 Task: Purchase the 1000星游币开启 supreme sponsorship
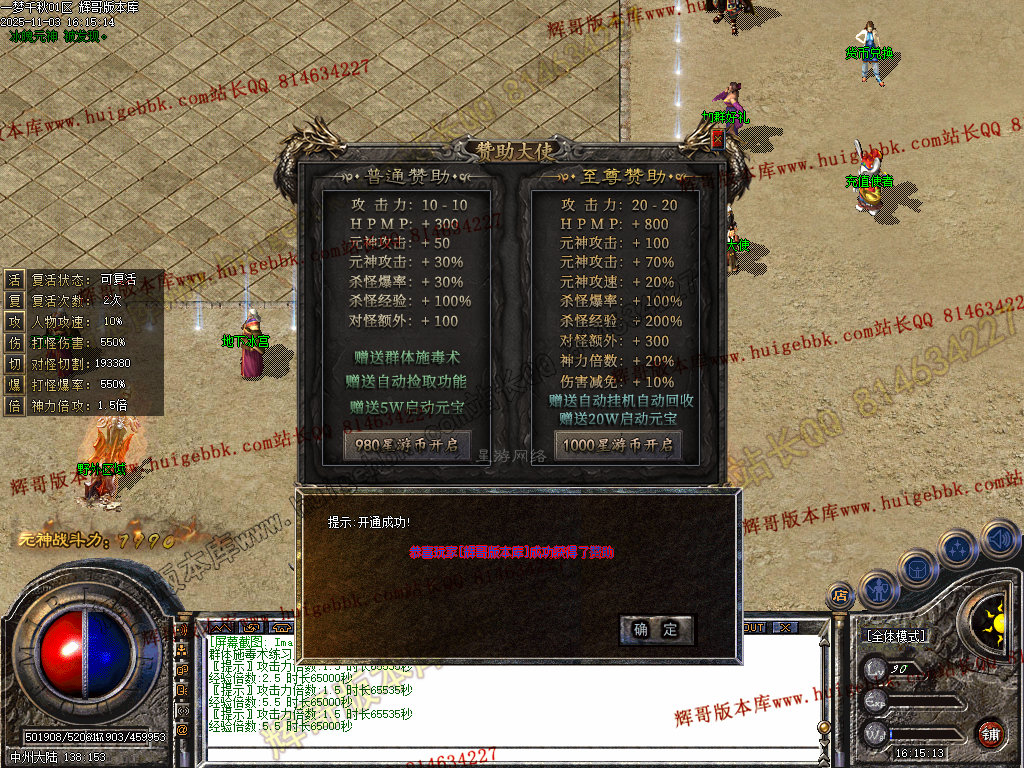[x=618, y=445]
